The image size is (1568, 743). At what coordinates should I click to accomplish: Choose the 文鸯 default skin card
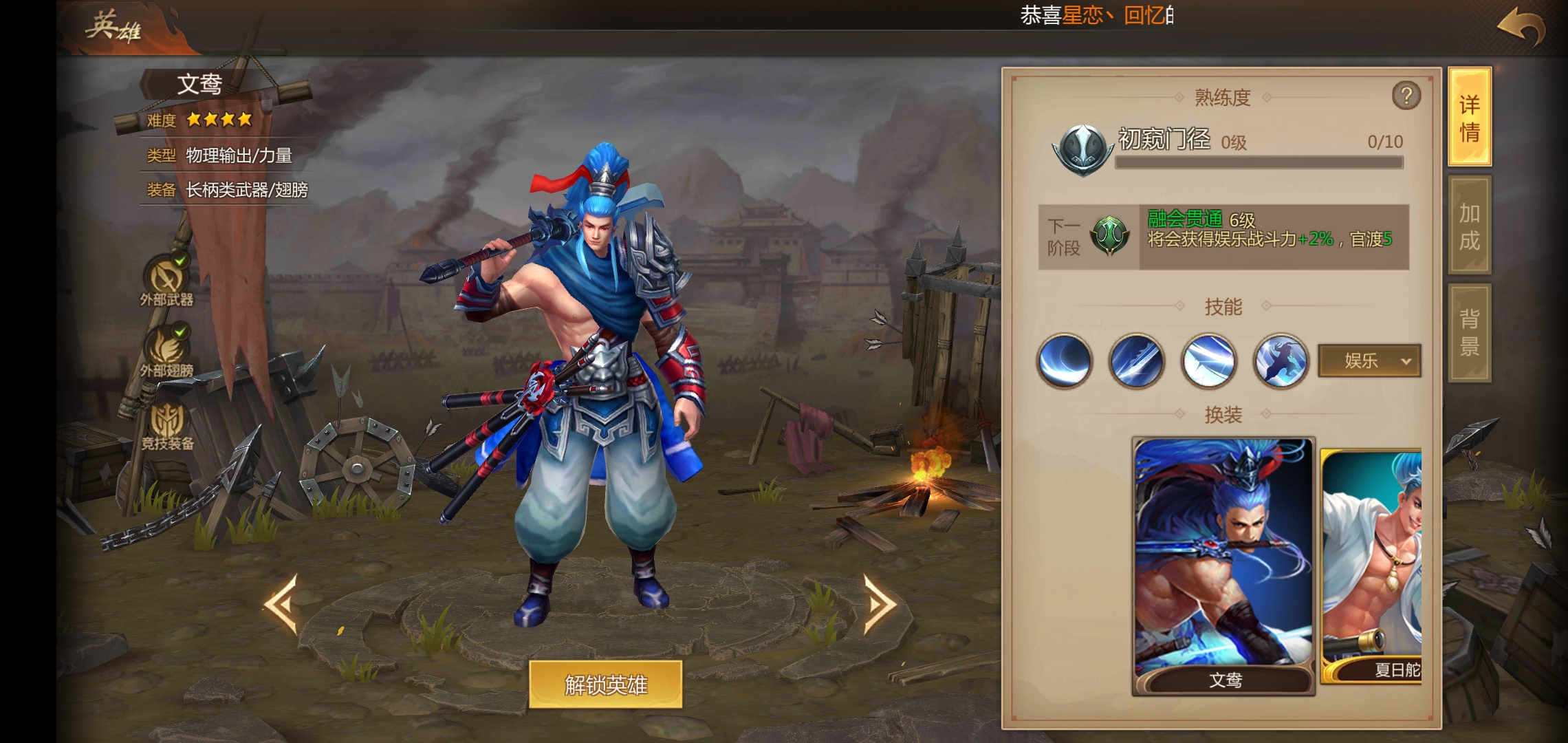tap(1223, 566)
